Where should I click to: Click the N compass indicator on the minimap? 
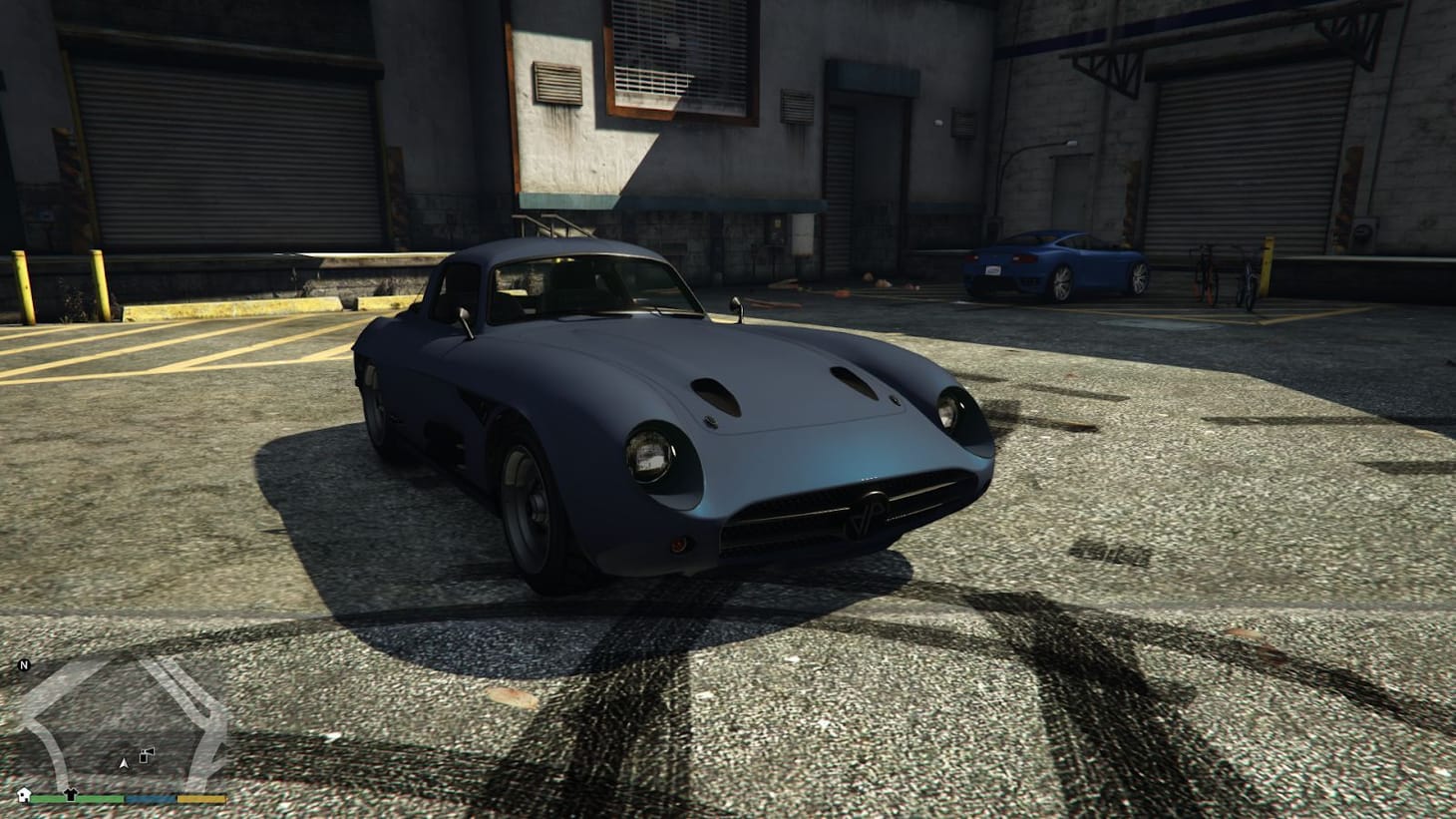[x=23, y=664]
